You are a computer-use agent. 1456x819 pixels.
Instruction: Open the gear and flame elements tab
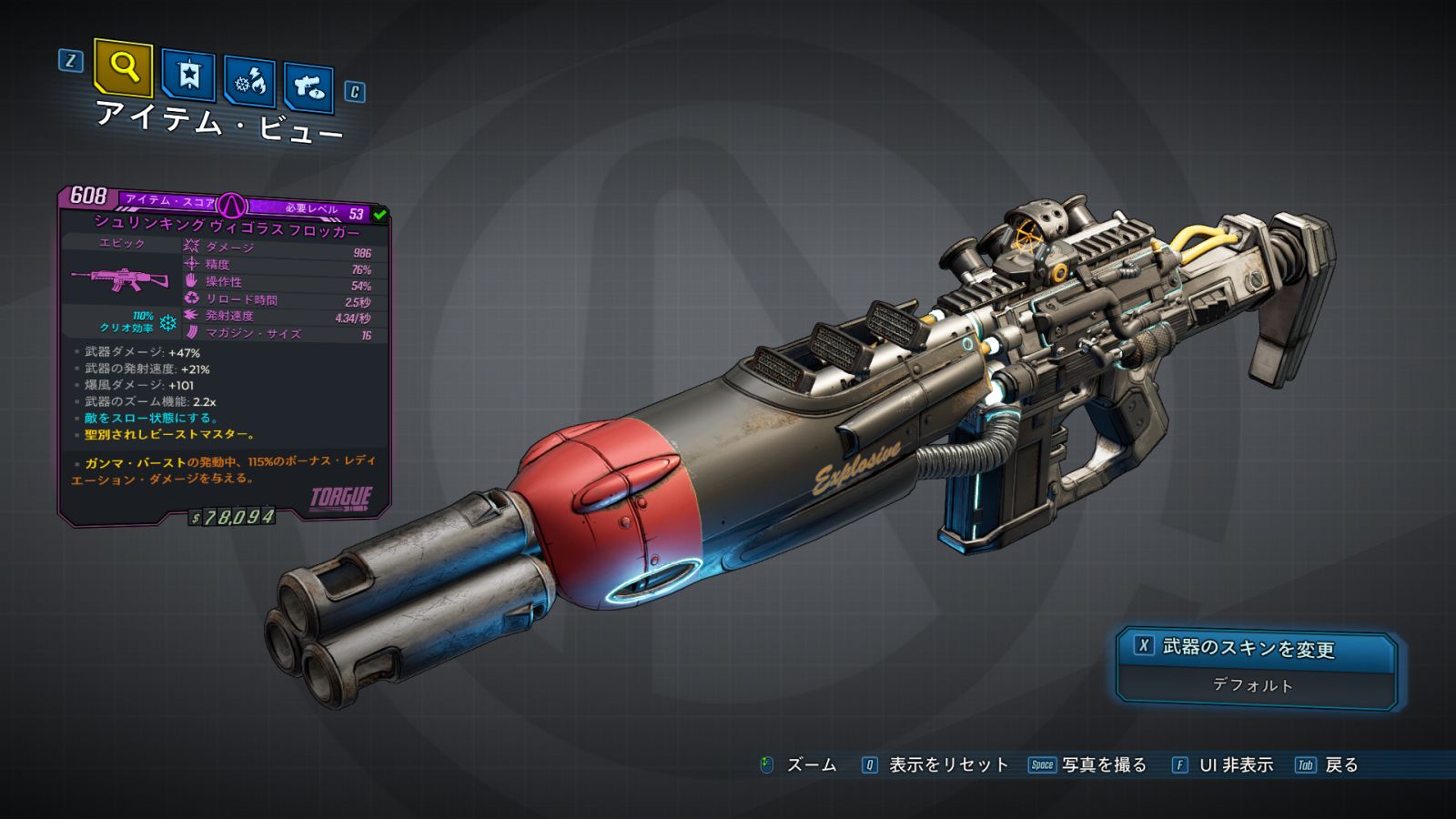(x=249, y=82)
